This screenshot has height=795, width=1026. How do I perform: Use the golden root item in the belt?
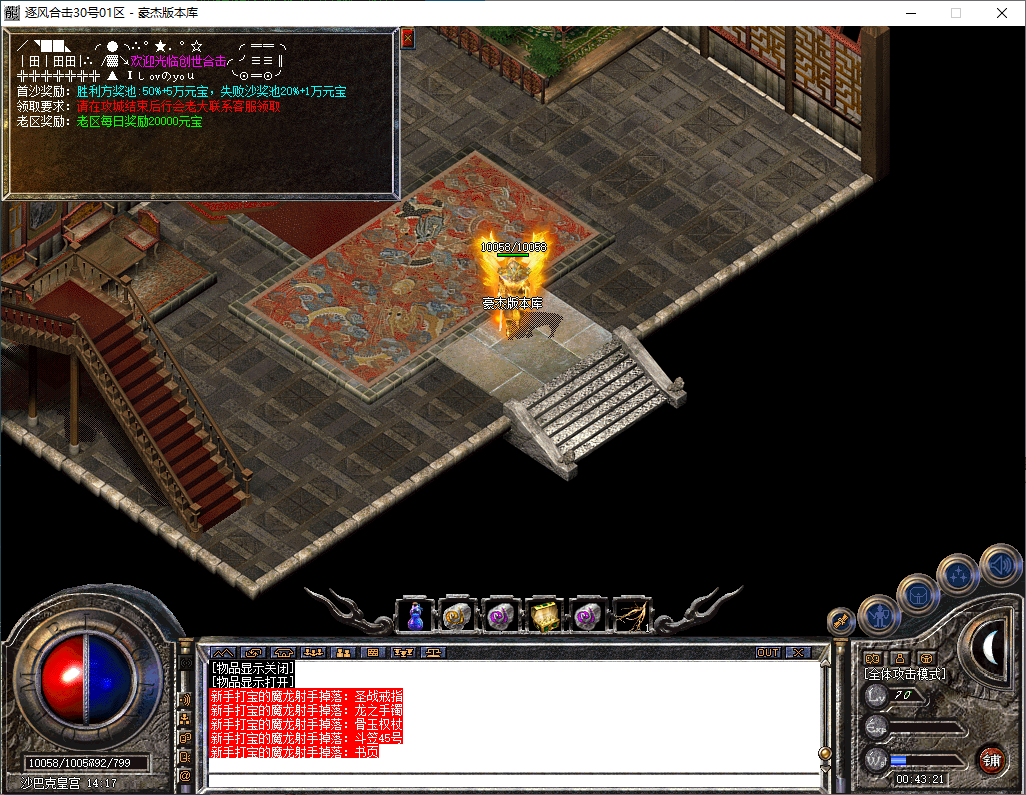(x=631, y=615)
